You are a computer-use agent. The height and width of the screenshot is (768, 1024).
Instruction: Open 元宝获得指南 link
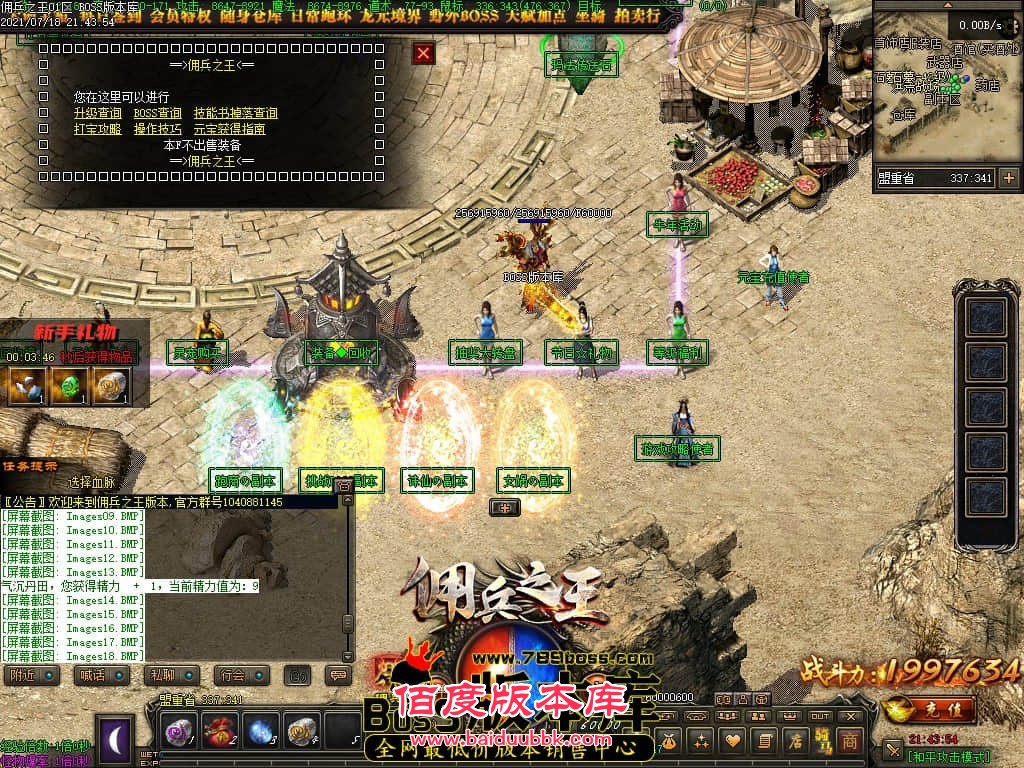(x=229, y=129)
